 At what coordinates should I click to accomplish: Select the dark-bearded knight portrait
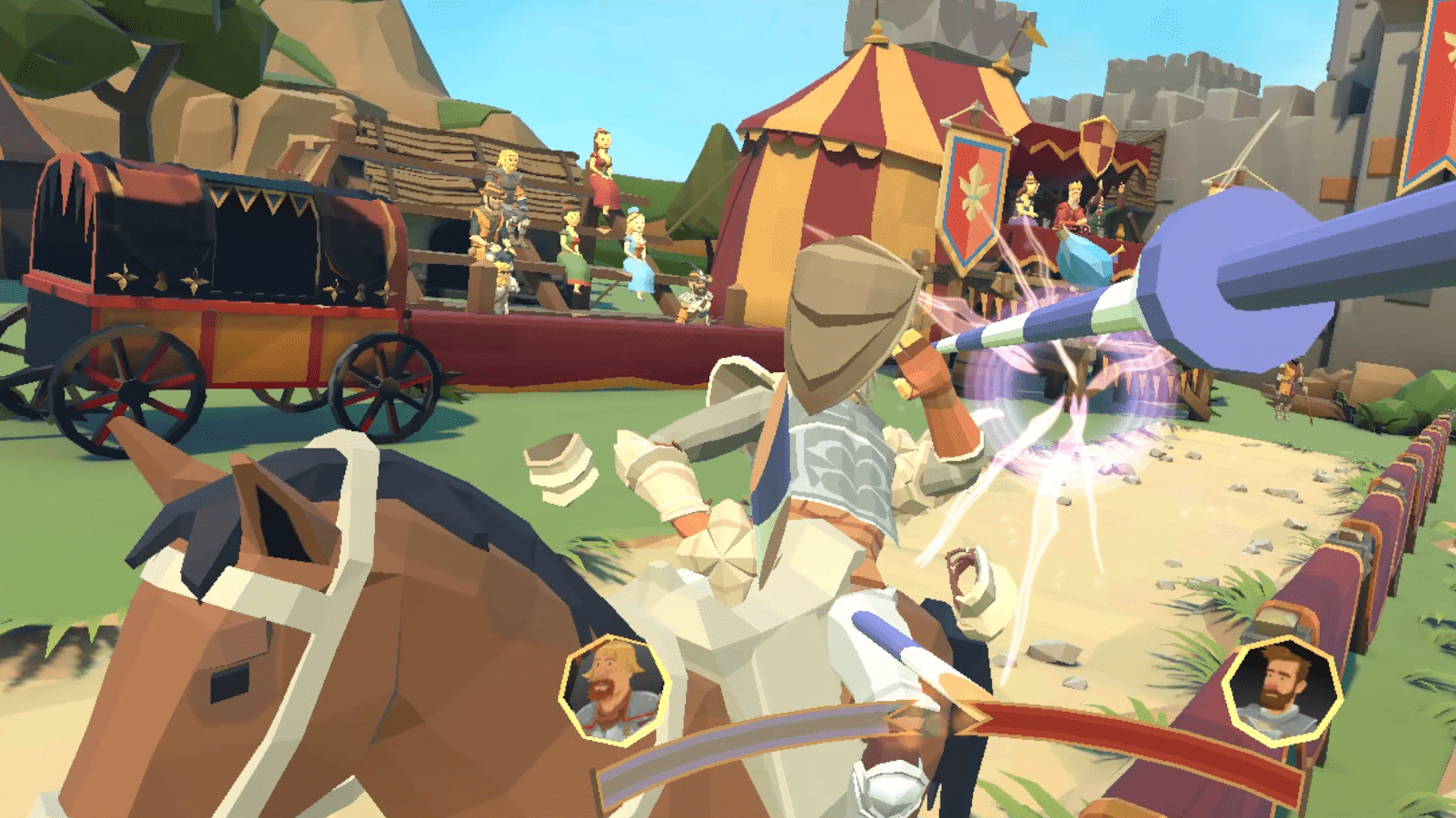coord(1282,691)
